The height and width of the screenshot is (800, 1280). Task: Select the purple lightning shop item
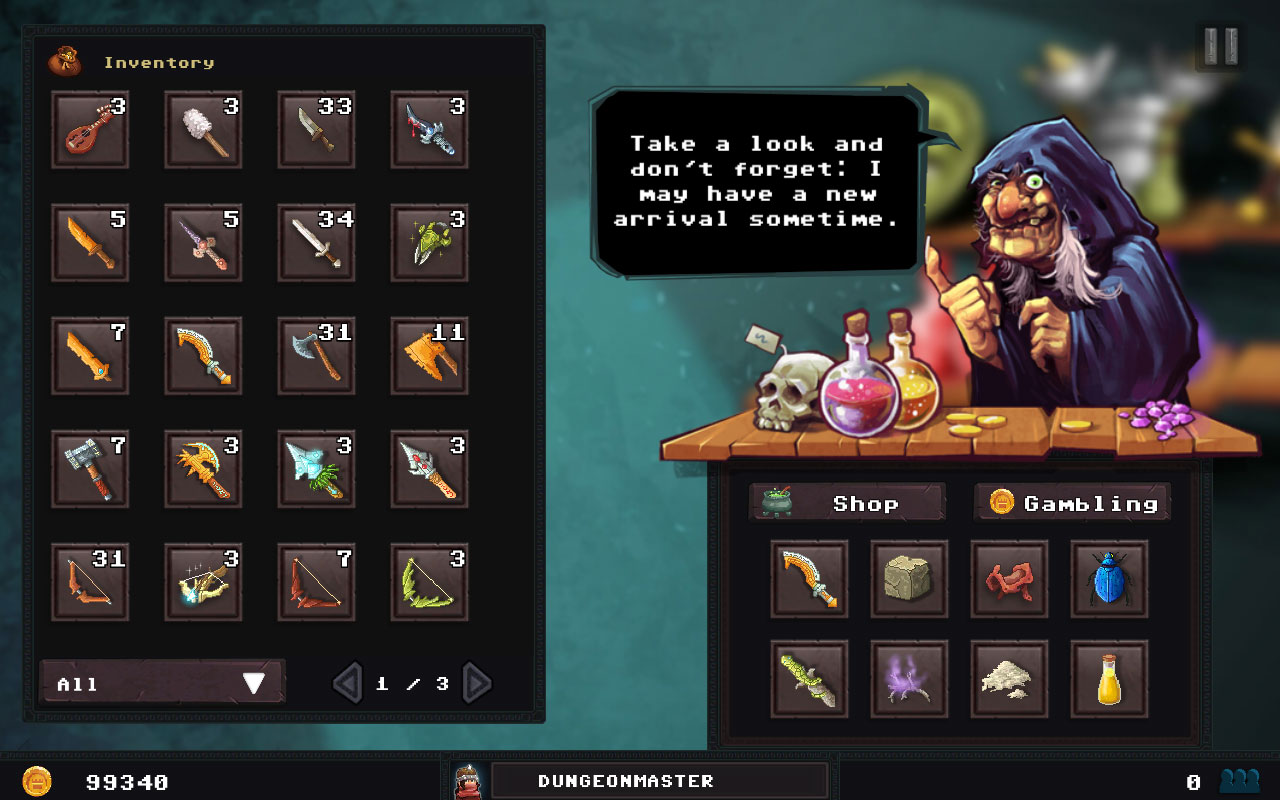coord(909,679)
